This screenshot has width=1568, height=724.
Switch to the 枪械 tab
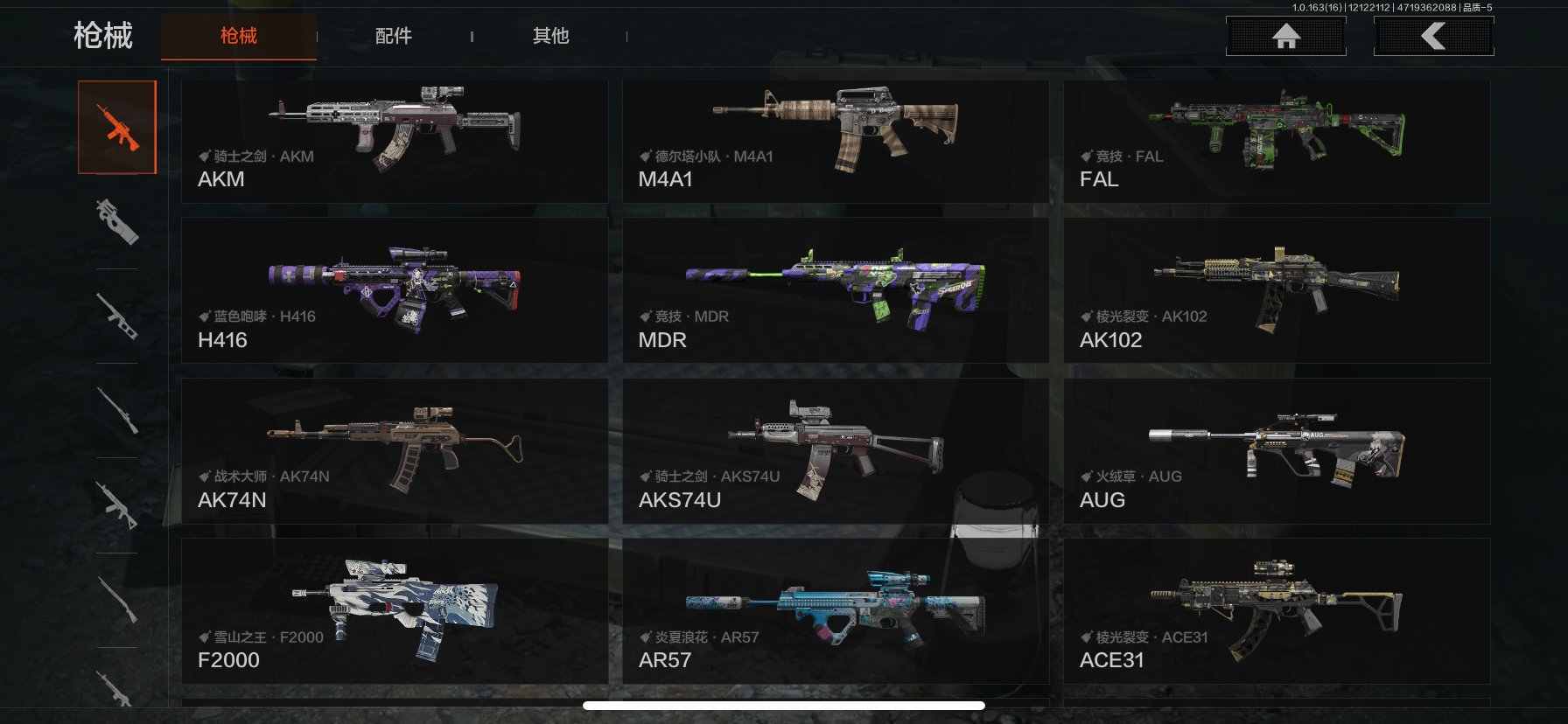click(x=238, y=36)
